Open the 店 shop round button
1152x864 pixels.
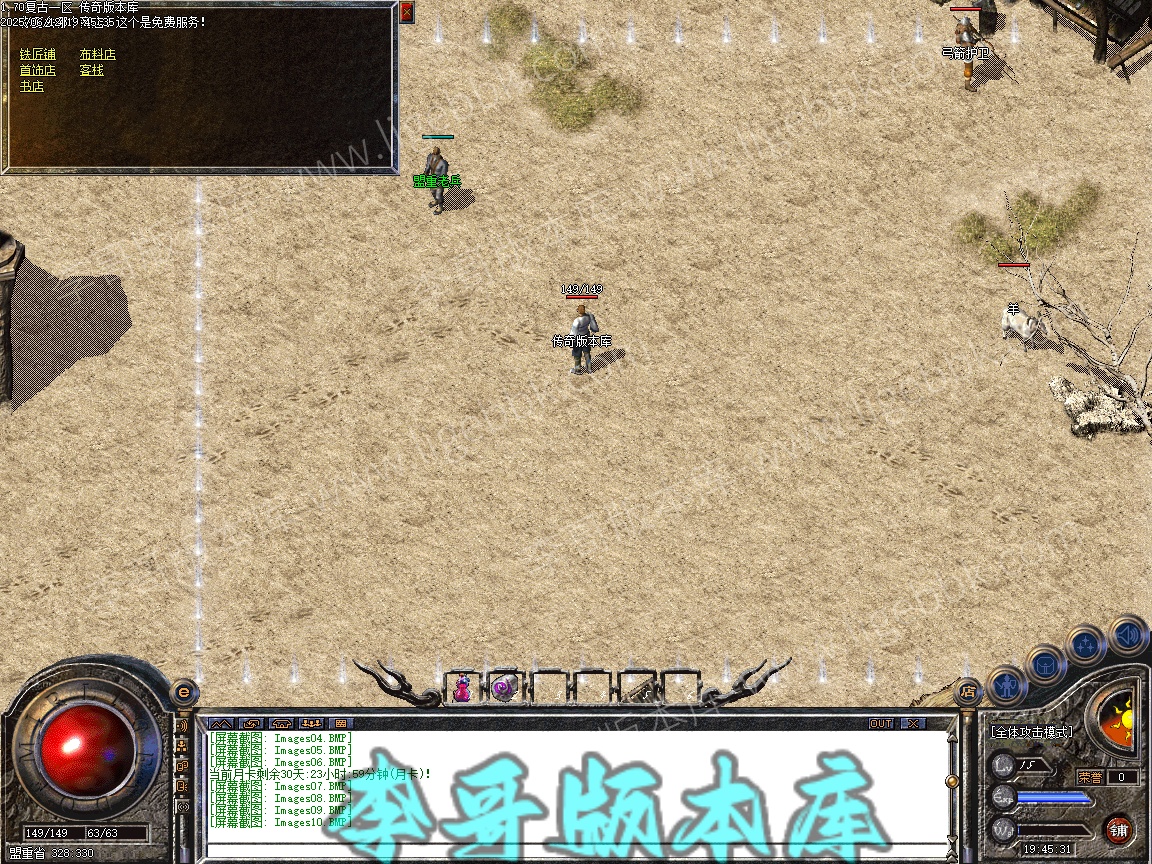point(967,690)
